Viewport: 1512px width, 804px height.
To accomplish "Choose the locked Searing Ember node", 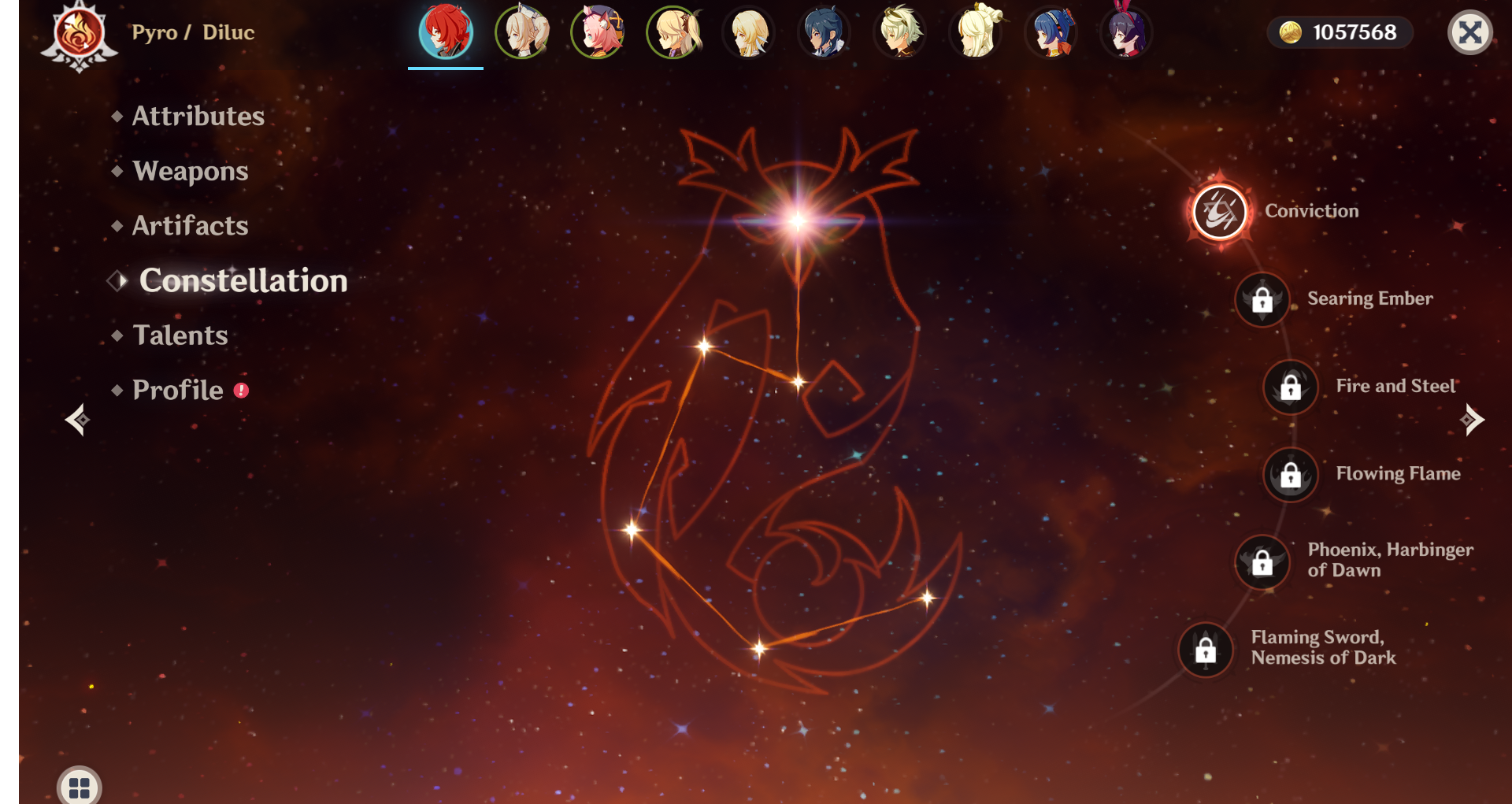I will [x=1262, y=300].
